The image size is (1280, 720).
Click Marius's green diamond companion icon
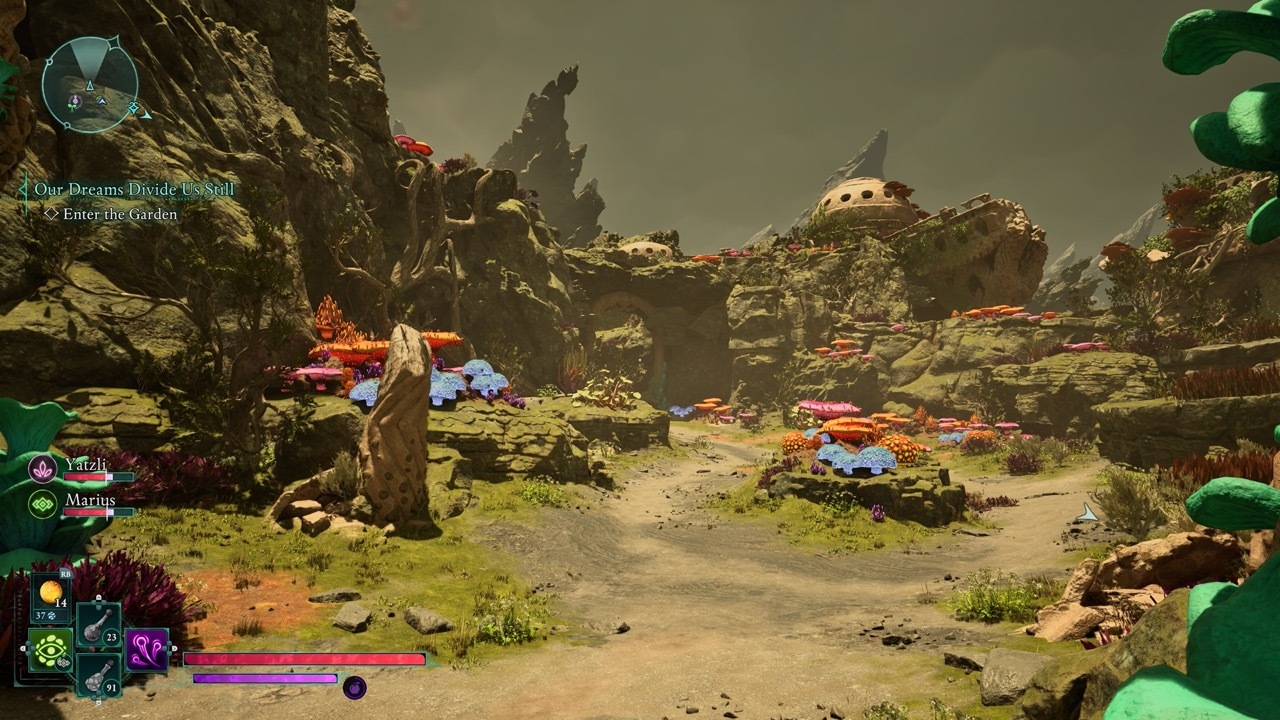(x=42, y=503)
